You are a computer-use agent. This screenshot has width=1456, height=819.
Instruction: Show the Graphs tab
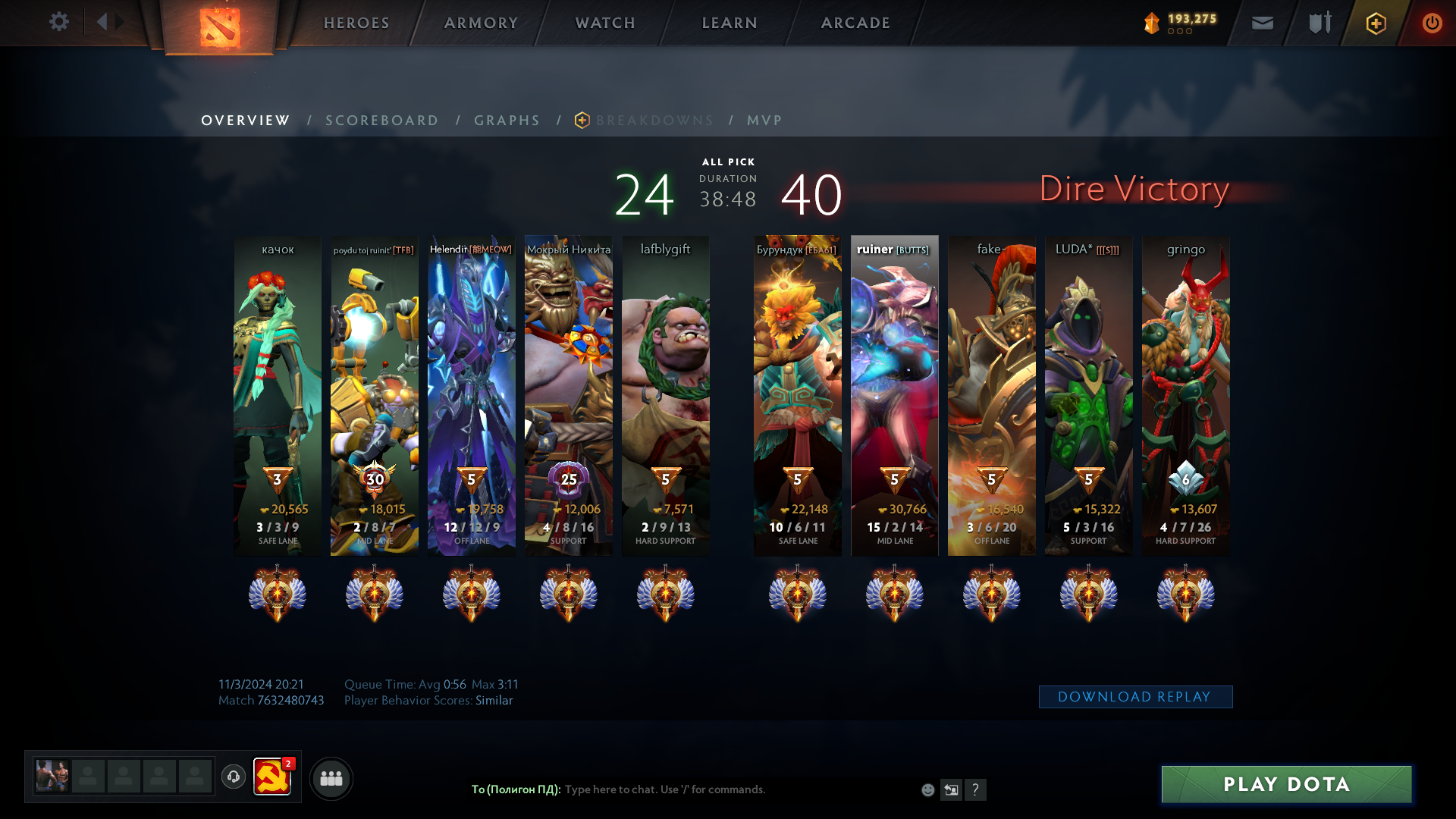click(507, 121)
